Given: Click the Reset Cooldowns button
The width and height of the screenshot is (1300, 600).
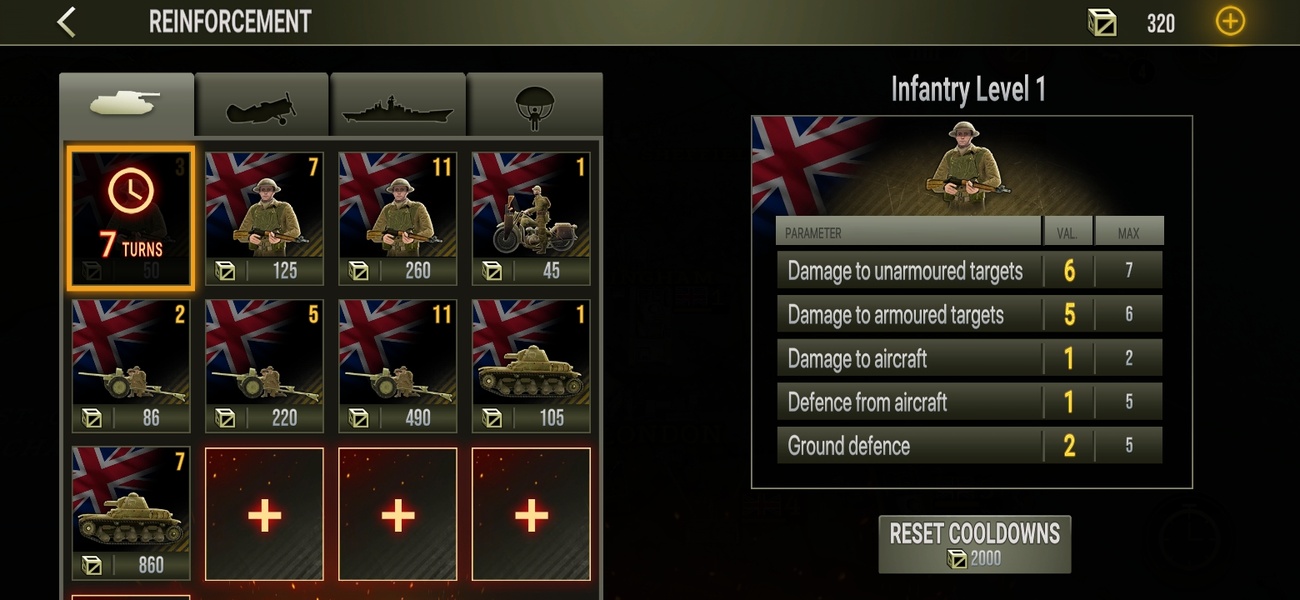Looking at the screenshot, I should (x=974, y=544).
